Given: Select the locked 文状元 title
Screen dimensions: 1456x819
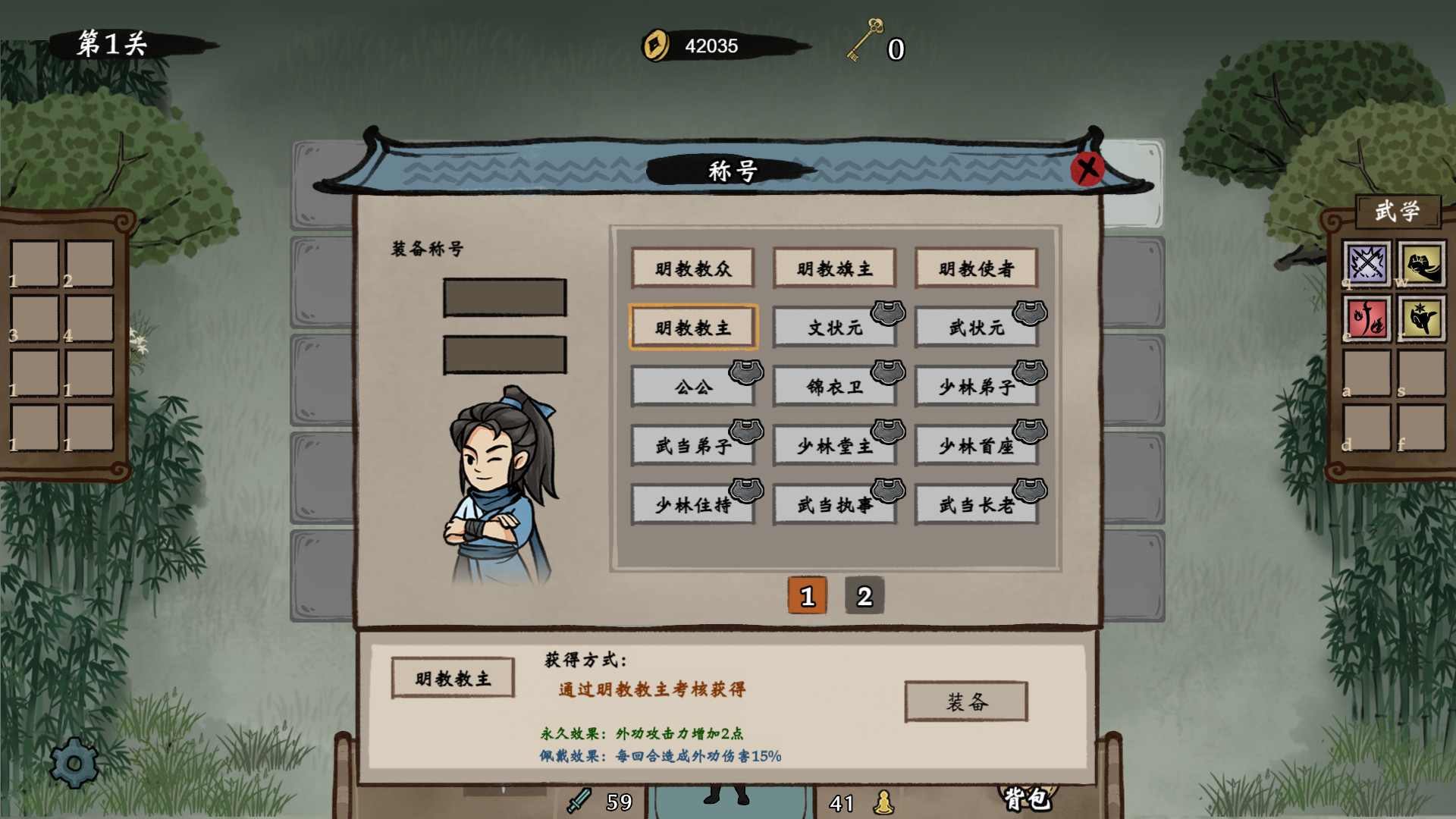Looking at the screenshot, I should point(834,327).
